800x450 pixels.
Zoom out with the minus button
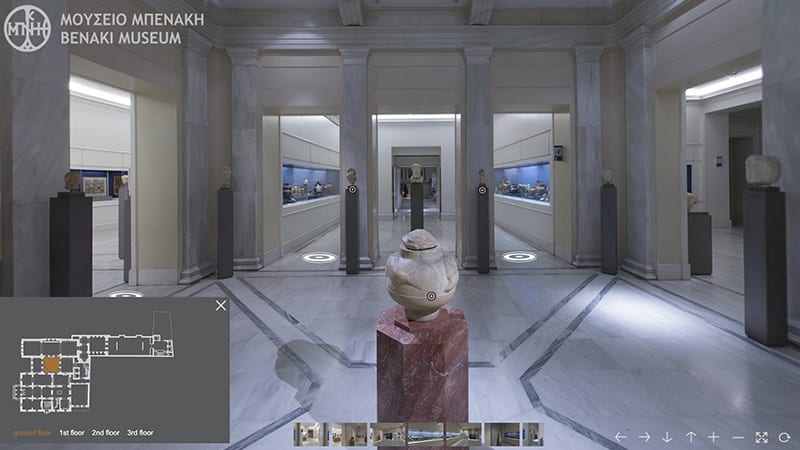[738, 437]
